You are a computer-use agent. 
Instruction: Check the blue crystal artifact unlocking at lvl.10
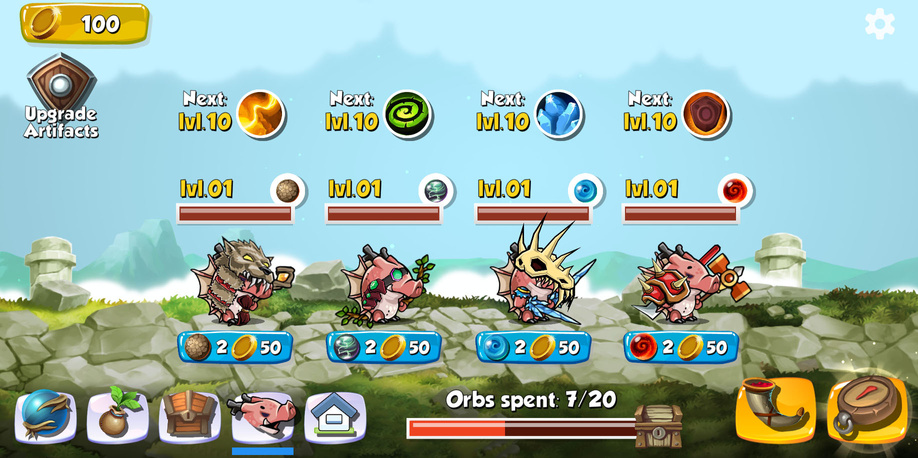pos(558,114)
